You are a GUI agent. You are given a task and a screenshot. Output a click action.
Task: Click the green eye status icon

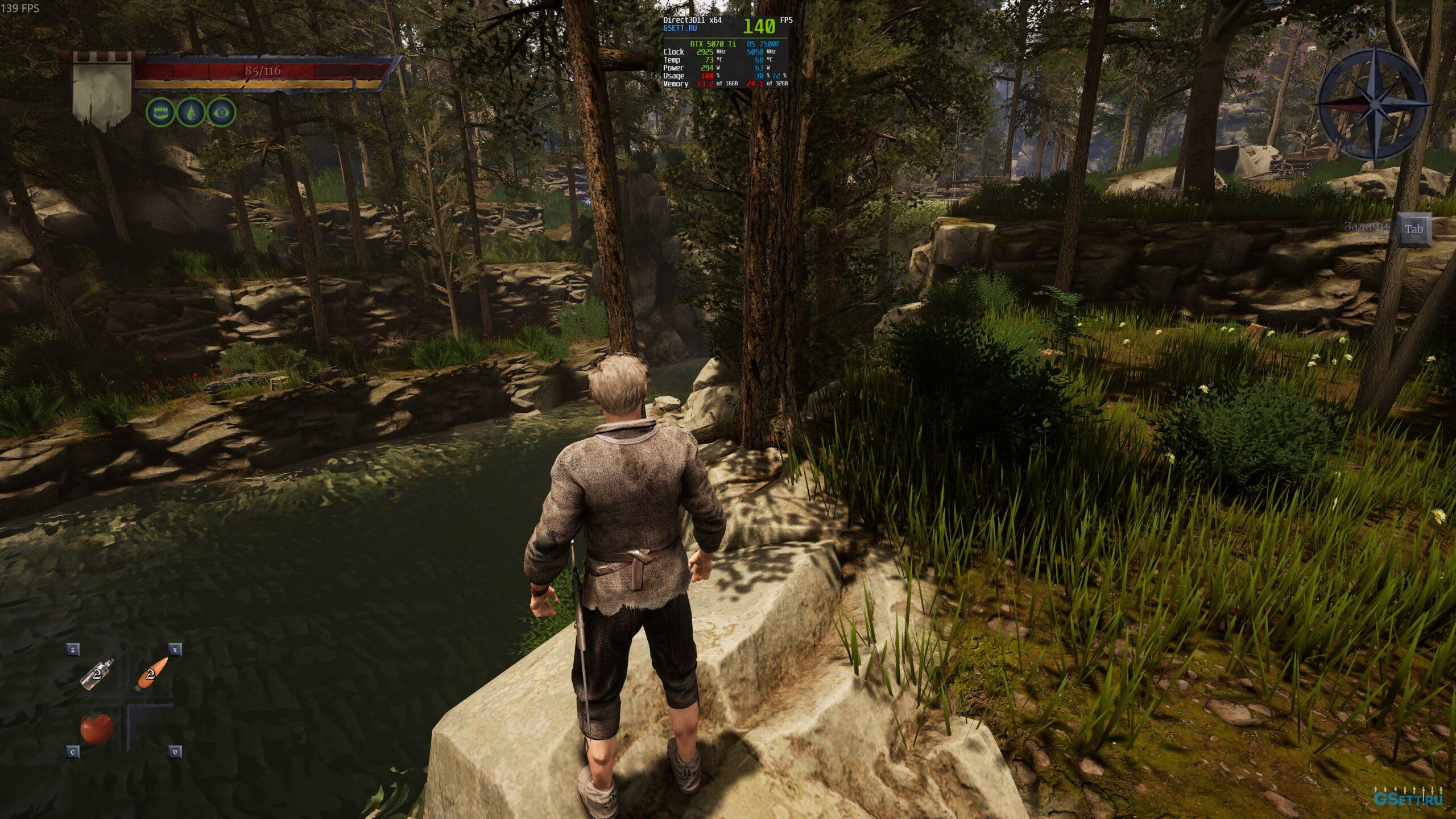221,112
